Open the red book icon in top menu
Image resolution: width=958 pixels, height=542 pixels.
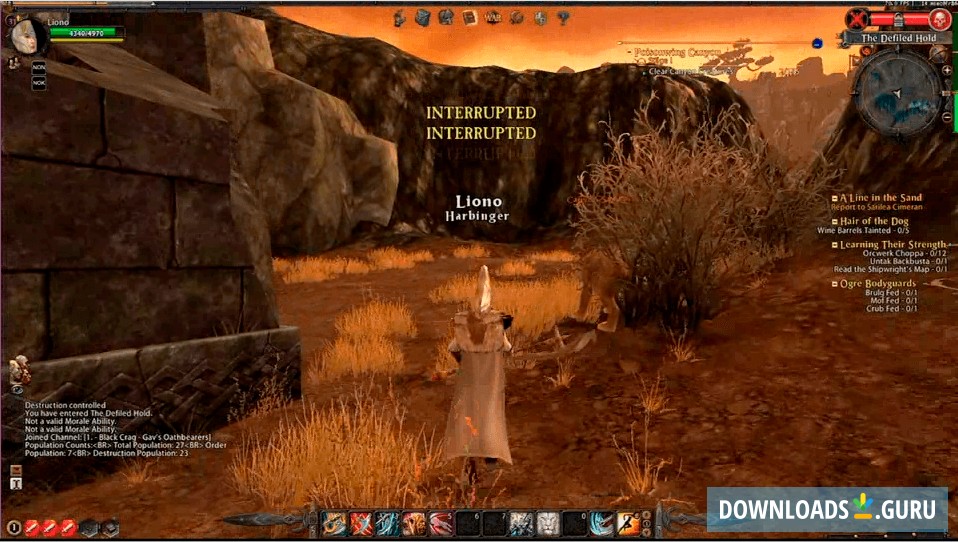[x=468, y=17]
